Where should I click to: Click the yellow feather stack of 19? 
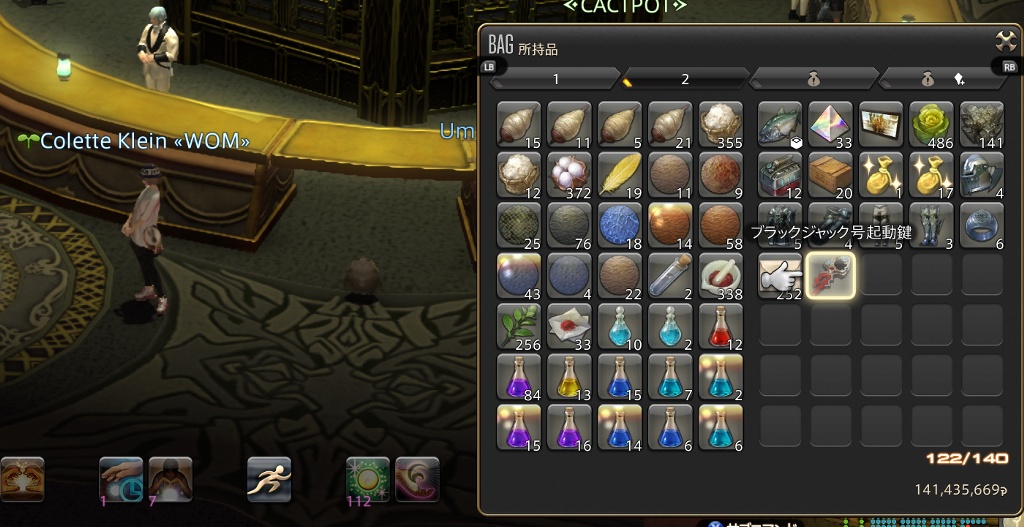pyautogui.click(x=620, y=174)
